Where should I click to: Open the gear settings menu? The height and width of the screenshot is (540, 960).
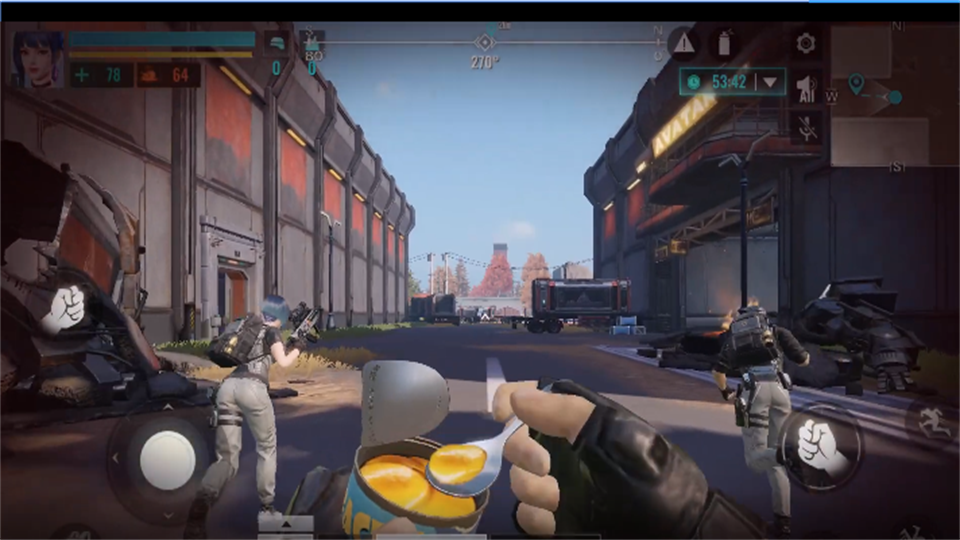coord(806,43)
